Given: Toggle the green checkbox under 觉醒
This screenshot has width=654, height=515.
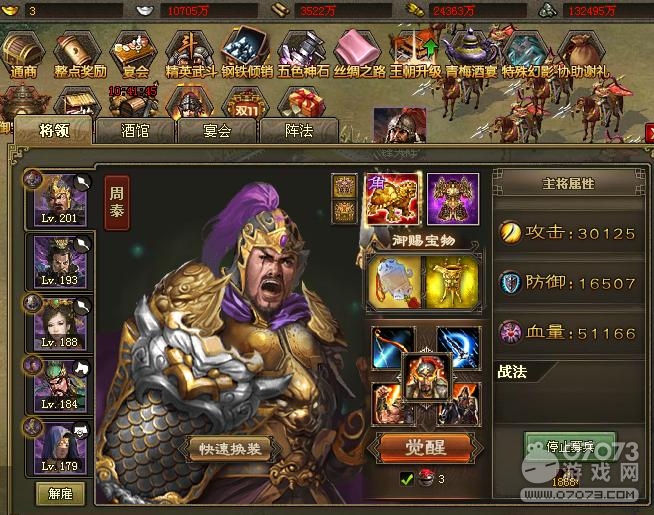Looking at the screenshot, I should 407,478.
